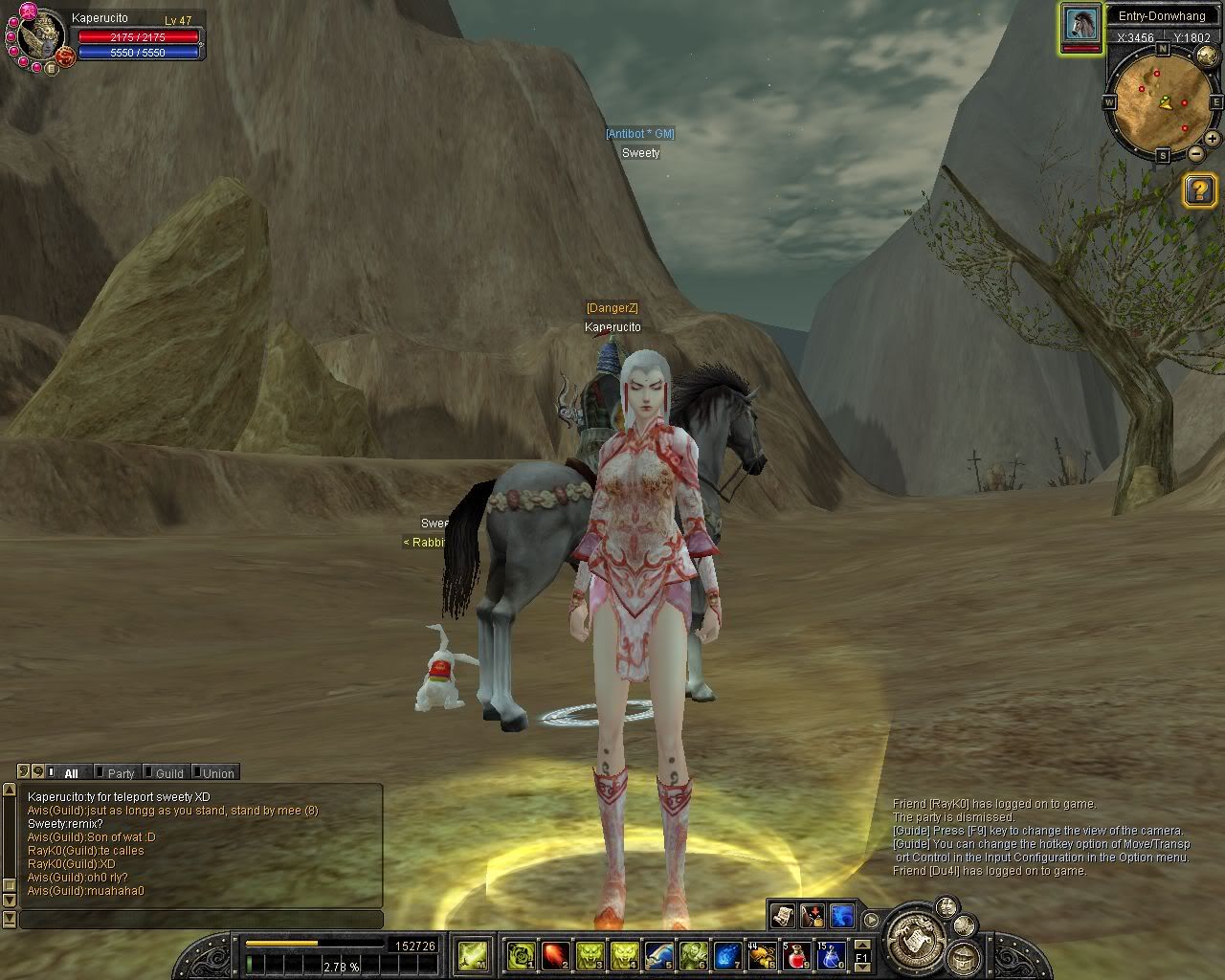Use the green swirl skill in slot 1

[x=521, y=954]
